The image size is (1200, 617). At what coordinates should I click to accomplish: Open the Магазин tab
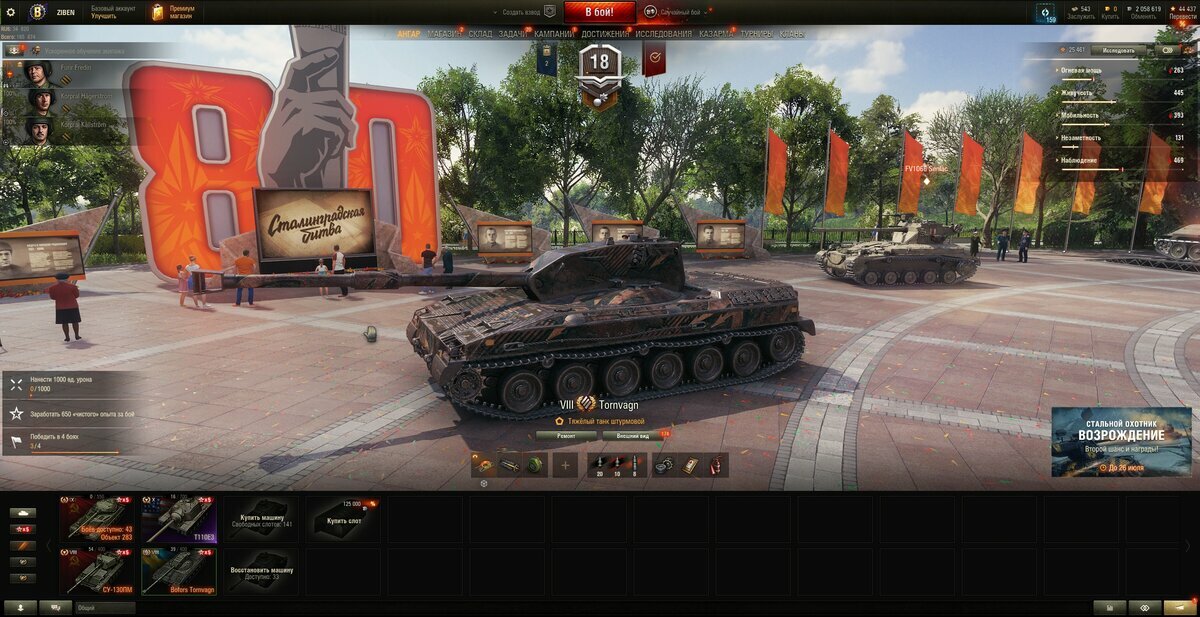(x=444, y=33)
